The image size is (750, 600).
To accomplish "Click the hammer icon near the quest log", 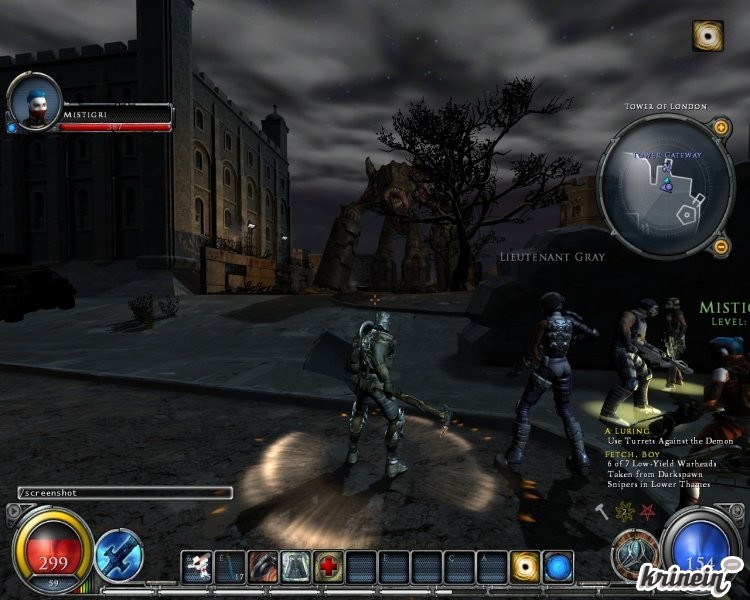I will pos(601,511).
